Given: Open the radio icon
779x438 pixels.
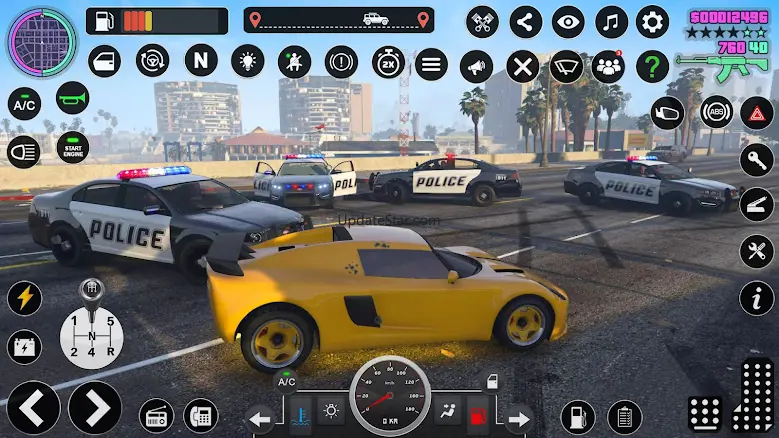Looking at the screenshot, I should [156, 414].
